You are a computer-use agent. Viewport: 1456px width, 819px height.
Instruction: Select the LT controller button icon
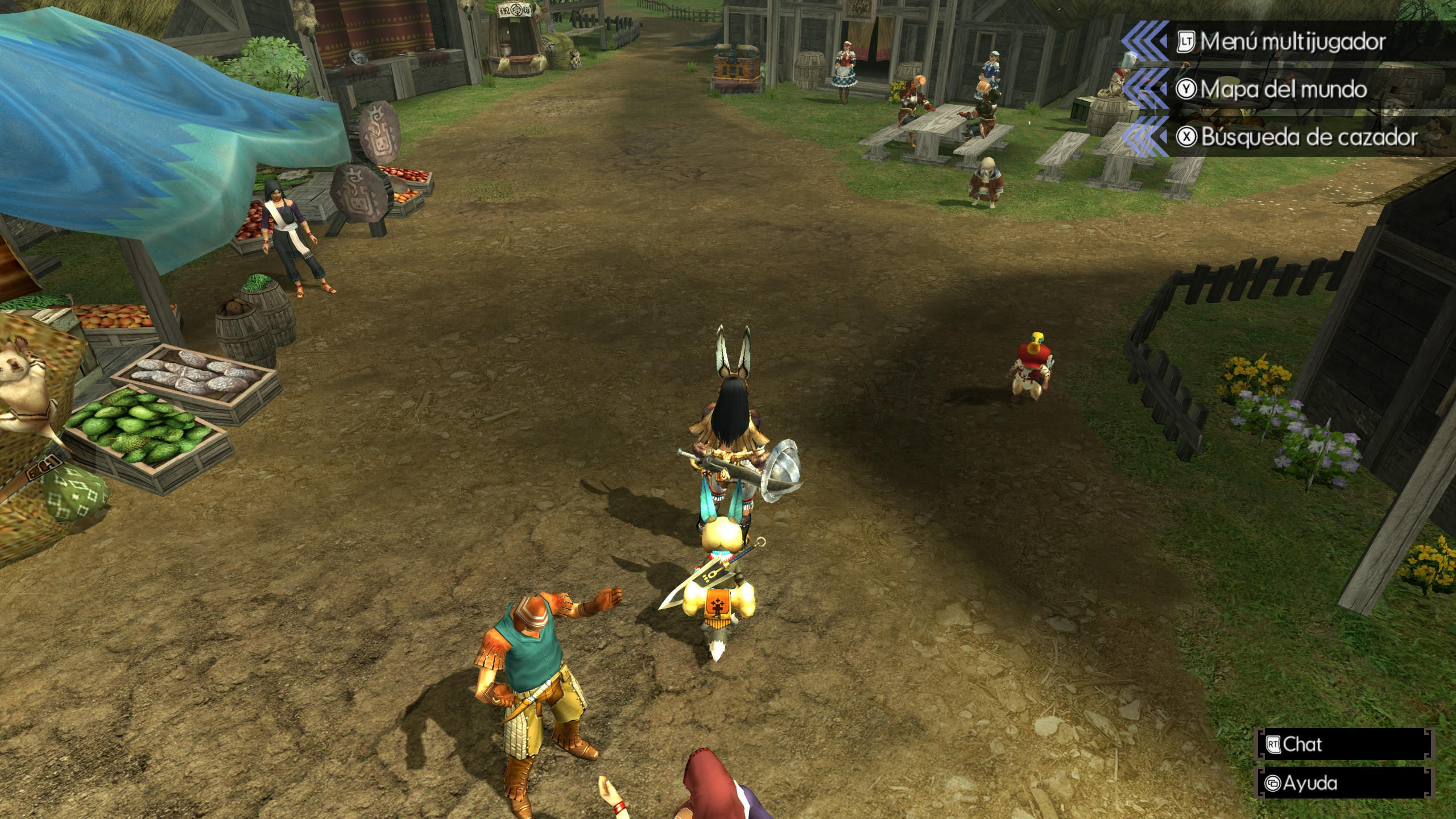[x=1188, y=41]
